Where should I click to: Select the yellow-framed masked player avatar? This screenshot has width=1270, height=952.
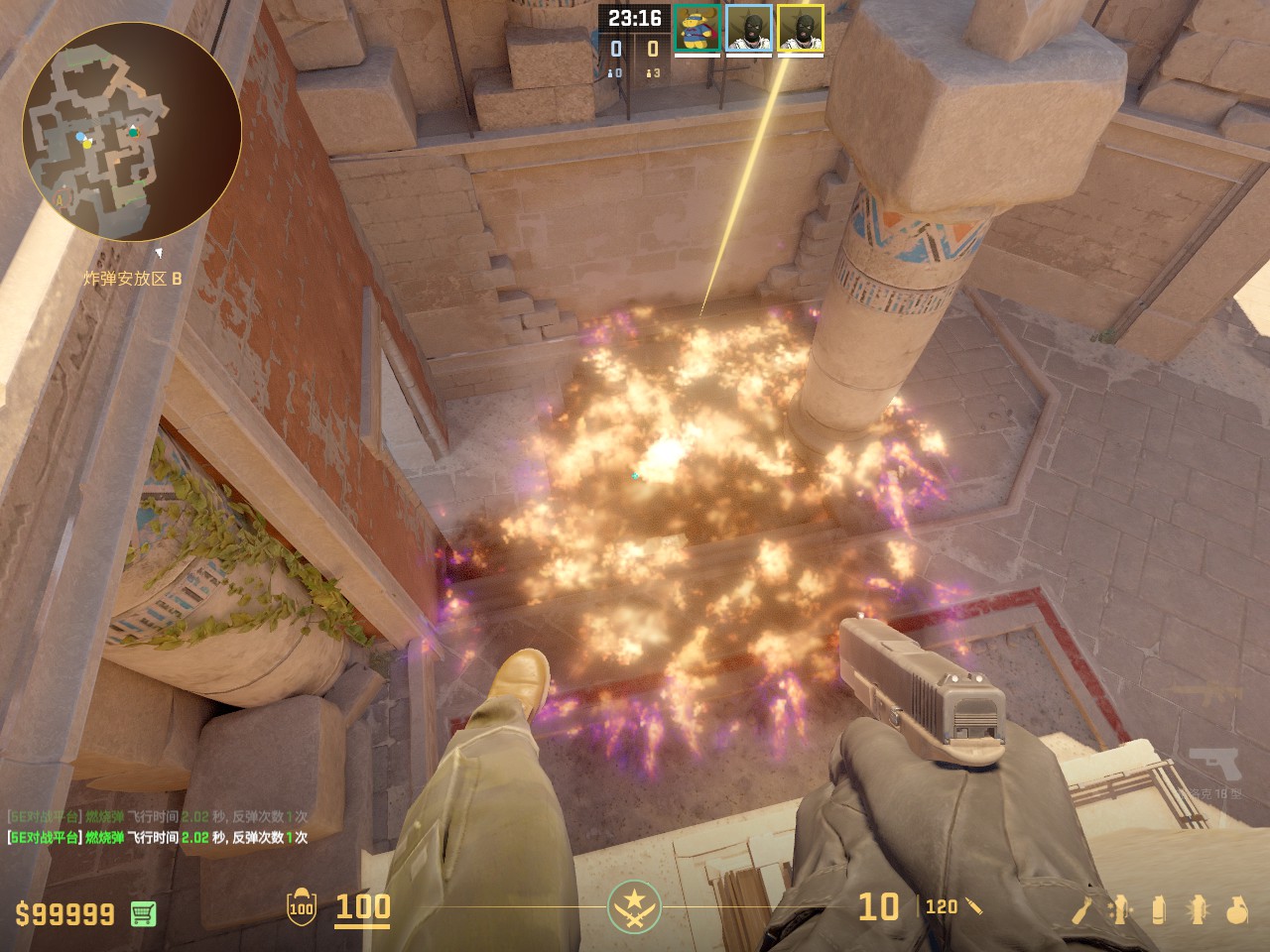pyautogui.click(x=801, y=28)
